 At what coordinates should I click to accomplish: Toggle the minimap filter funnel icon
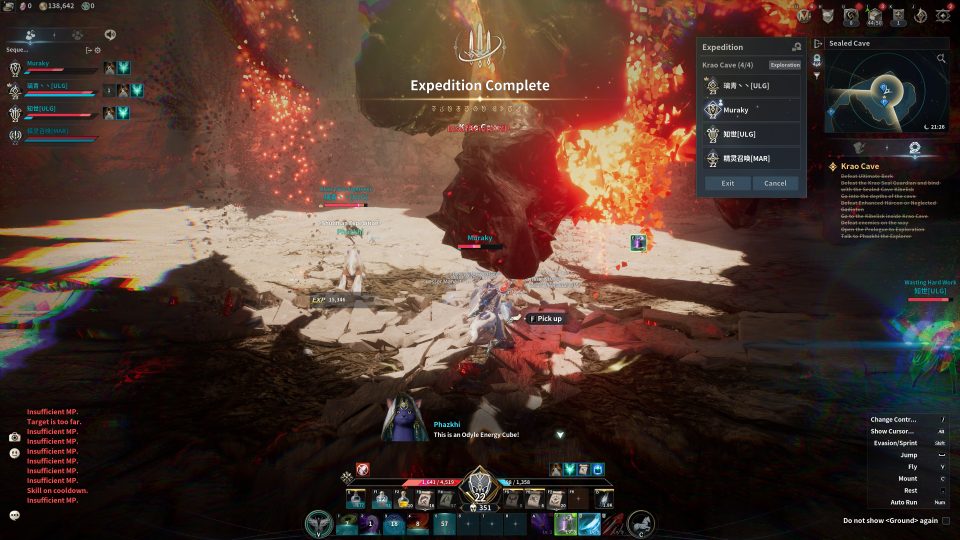[x=817, y=75]
